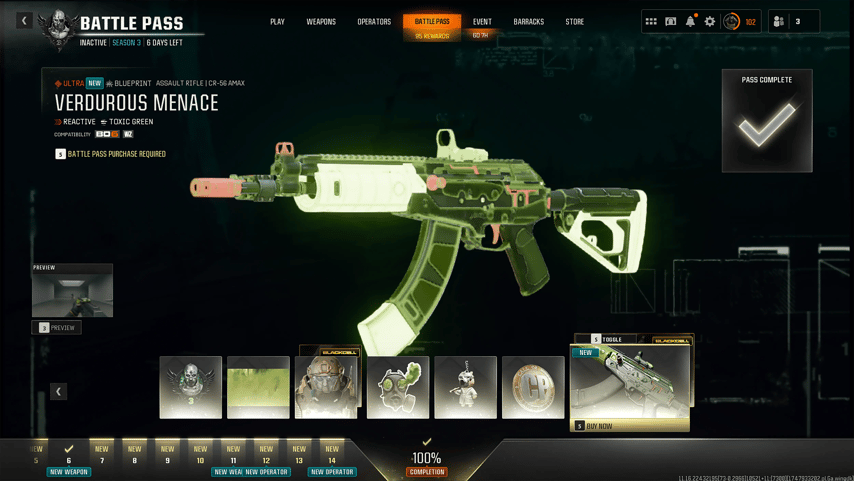Viewport: 854px width, 481px height.
Task: Switch to the Event tab
Action: (482, 22)
